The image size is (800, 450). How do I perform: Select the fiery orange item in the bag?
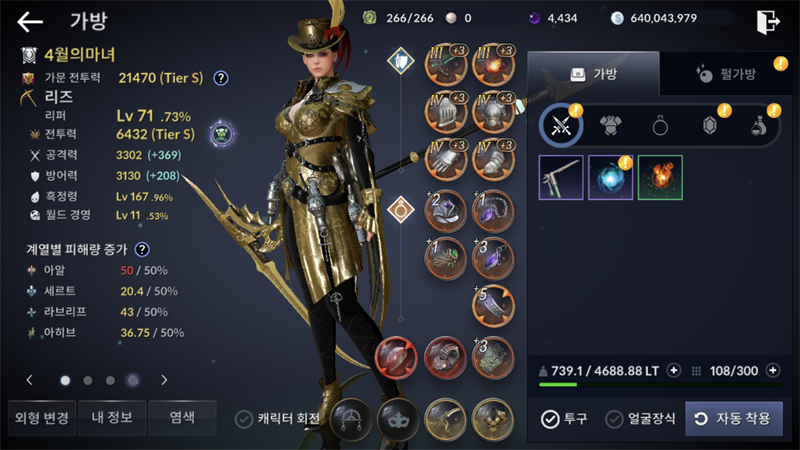coord(660,177)
